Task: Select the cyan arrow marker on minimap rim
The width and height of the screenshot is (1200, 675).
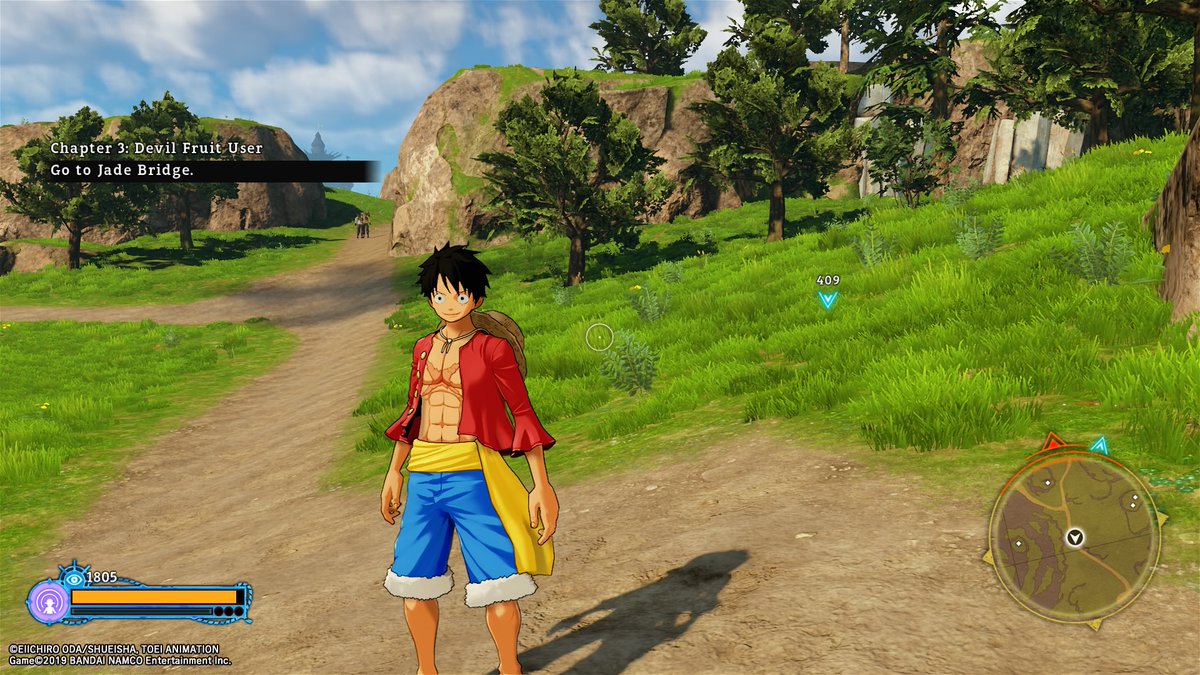Action: pyautogui.click(x=1099, y=445)
